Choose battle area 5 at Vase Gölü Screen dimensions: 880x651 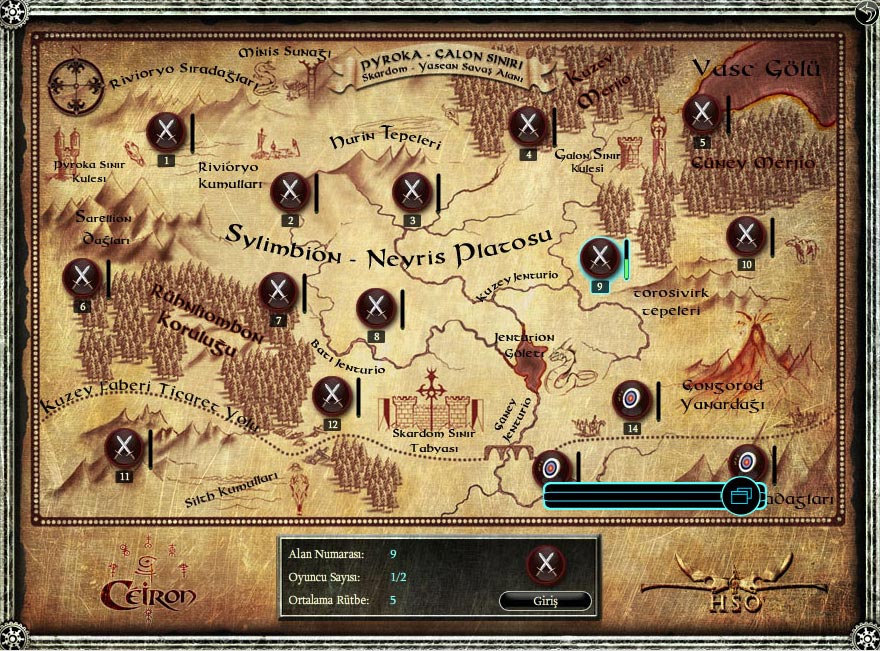click(x=703, y=114)
